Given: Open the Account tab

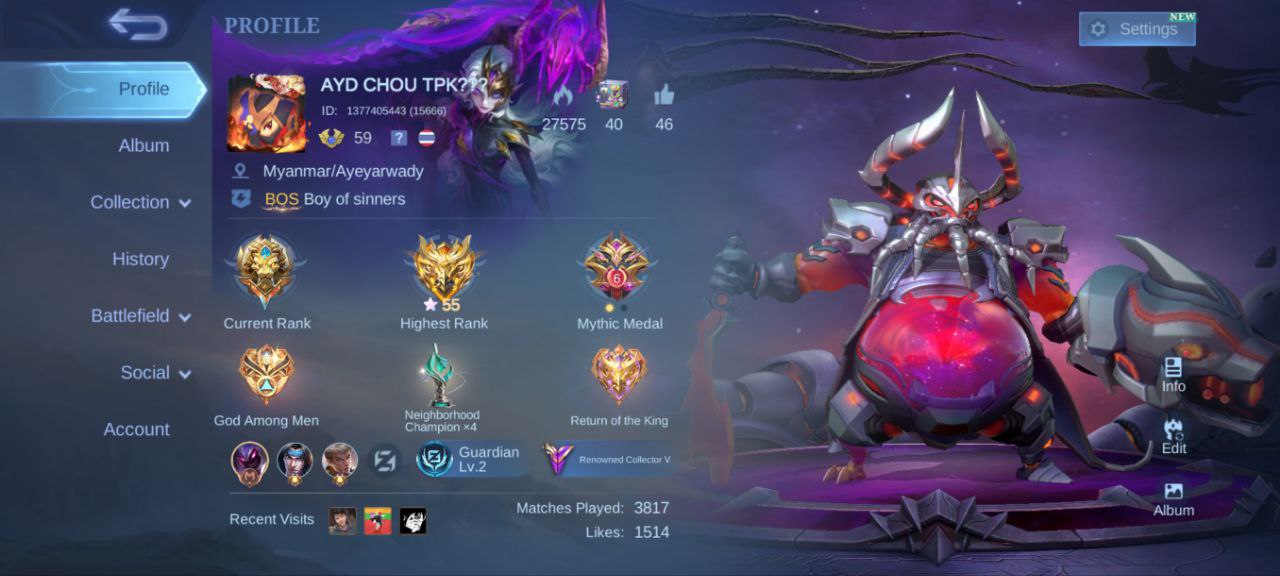Looking at the screenshot, I should pyautogui.click(x=137, y=430).
